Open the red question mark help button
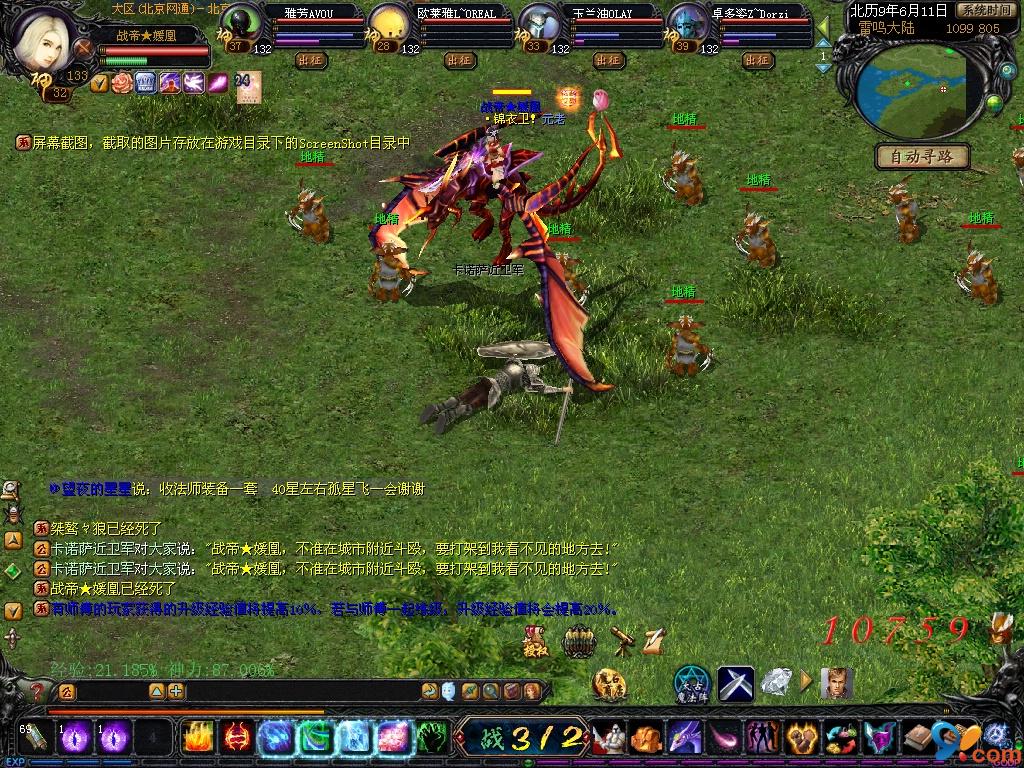The image size is (1024, 768). tap(36, 691)
